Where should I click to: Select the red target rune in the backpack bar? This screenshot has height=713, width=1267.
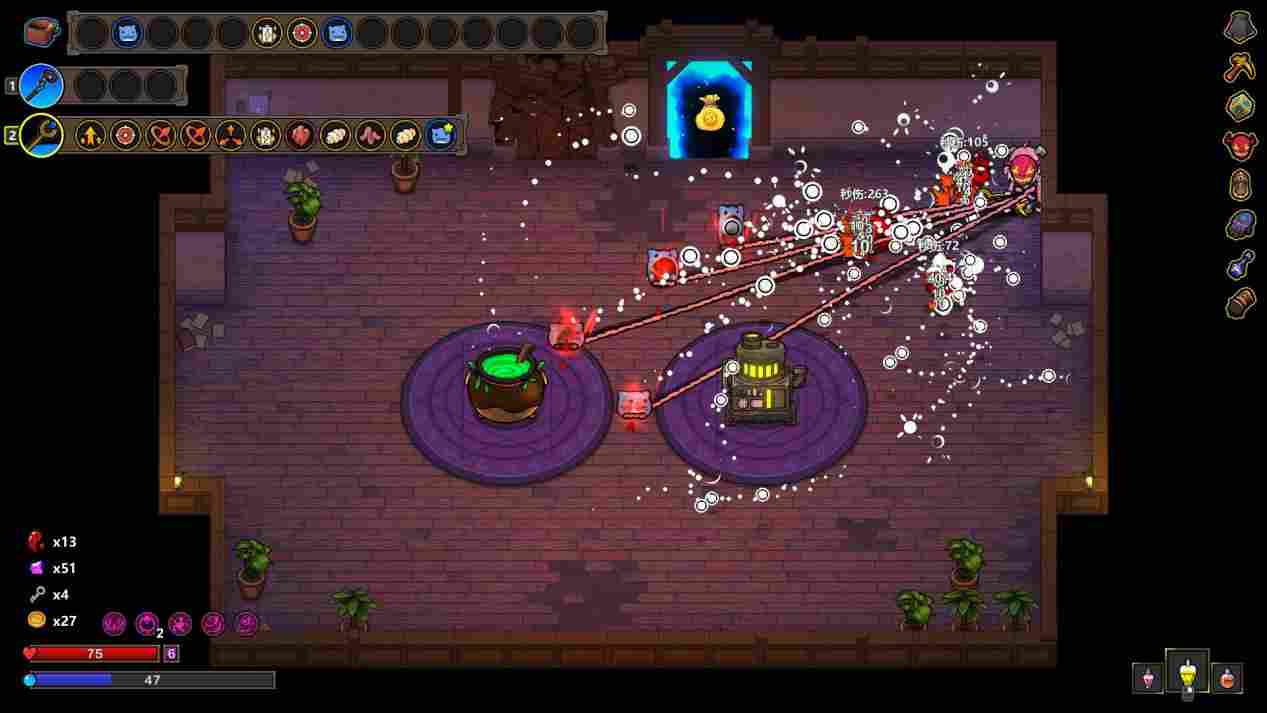tap(302, 33)
